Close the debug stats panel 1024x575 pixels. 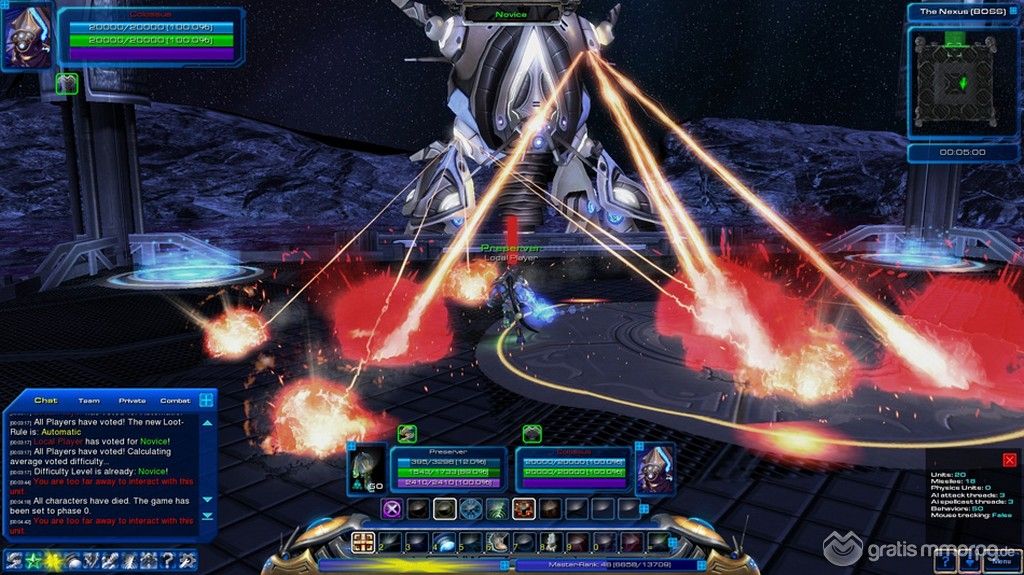click(1010, 460)
